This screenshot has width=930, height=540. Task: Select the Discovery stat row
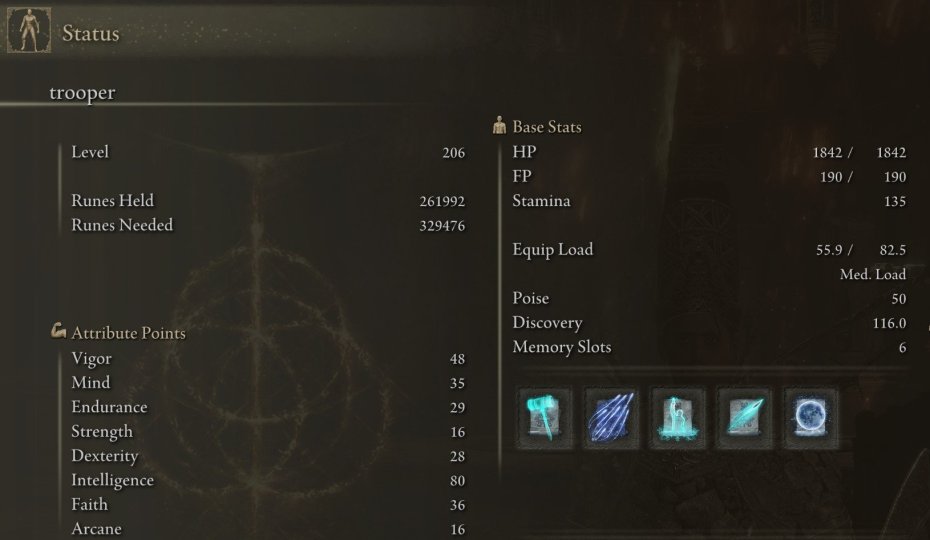pos(708,323)
